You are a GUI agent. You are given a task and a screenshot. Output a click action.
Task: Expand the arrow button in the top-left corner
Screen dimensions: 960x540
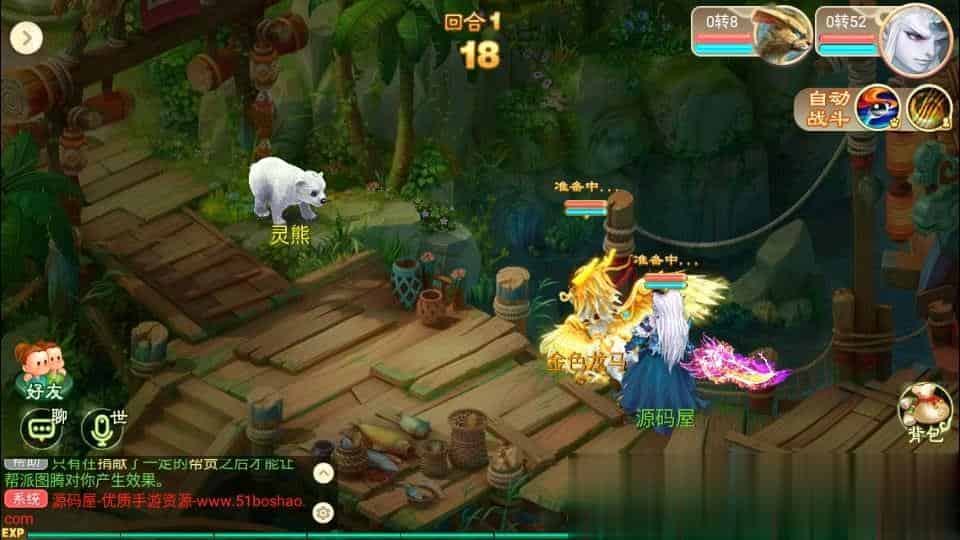coord(25,38)
